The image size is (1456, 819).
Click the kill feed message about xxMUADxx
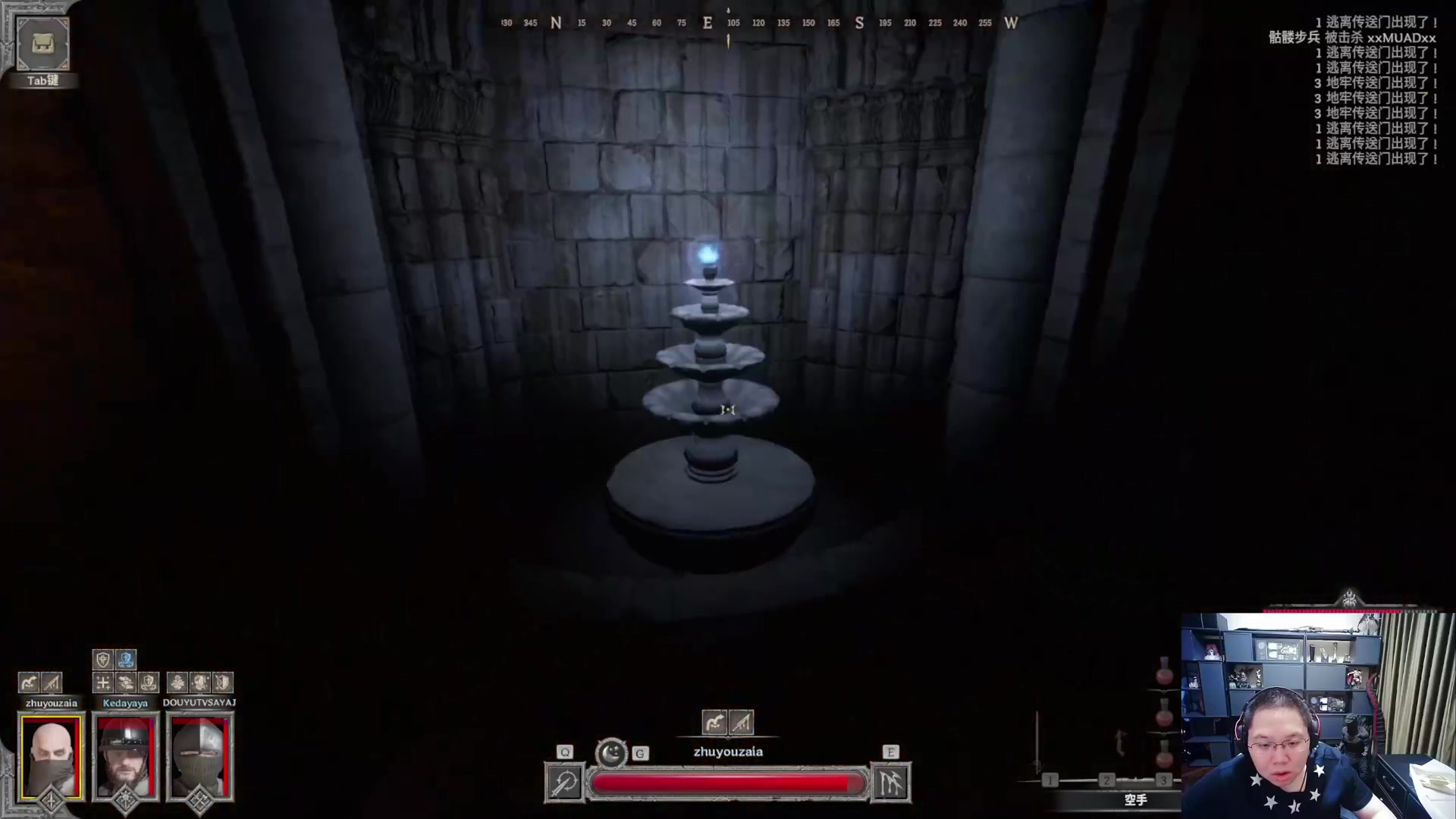coord(1352,38)
